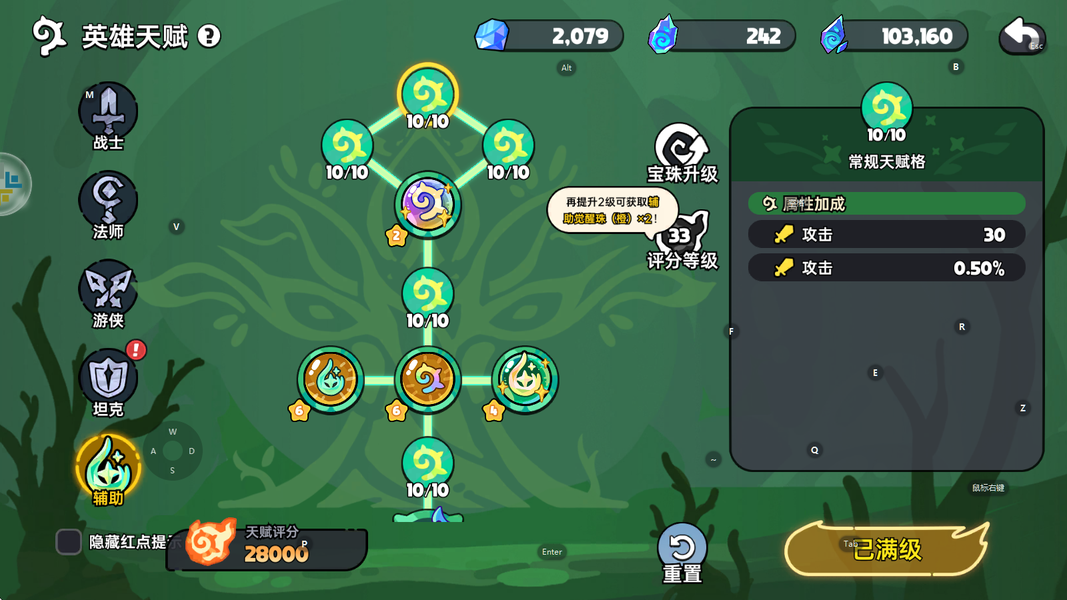The height and width of the screenshot is (600, 1067).
Task: Select the highlighted top talent node
Action: [x=428, y=95]
